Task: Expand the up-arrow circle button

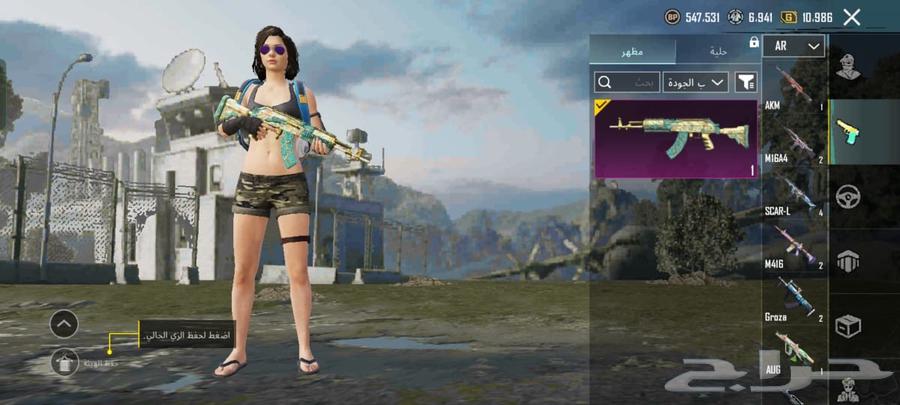Action: tap(64, 323)
